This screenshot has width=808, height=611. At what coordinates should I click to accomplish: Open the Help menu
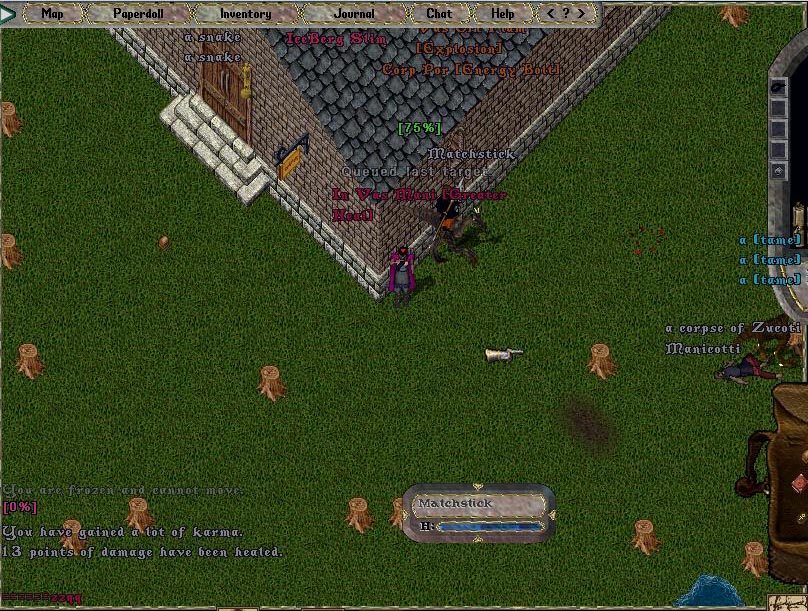coord(503,14)
